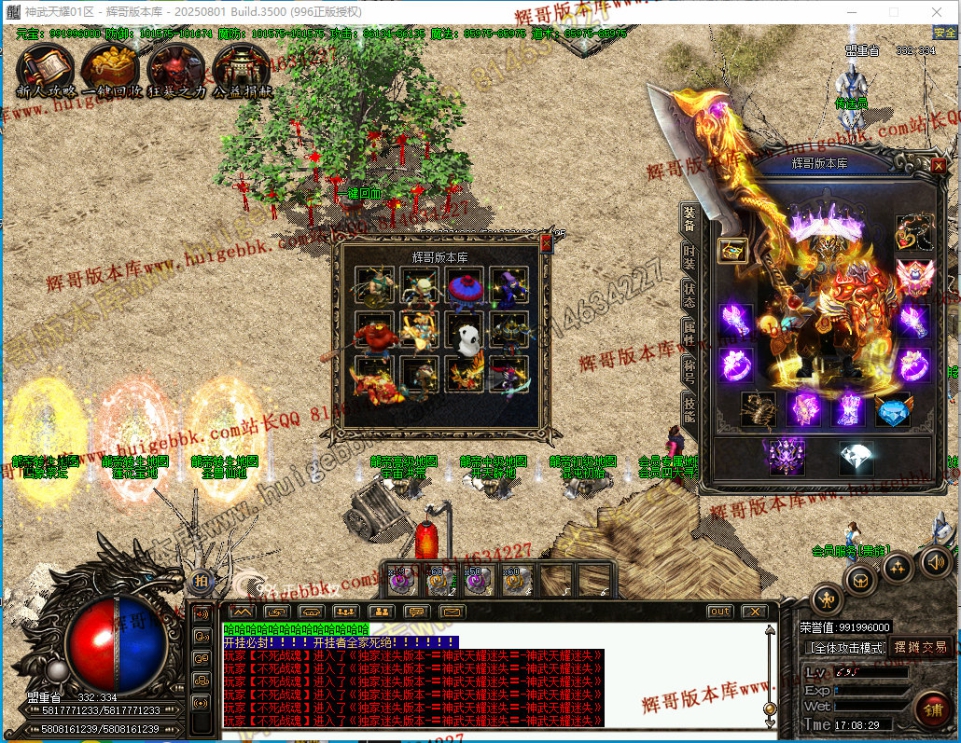Image resolution: width=961 pixels, height=743 pixels.
Task: Click the chat panel's out button
Action: pyautogui.click(x=719, y=611)
